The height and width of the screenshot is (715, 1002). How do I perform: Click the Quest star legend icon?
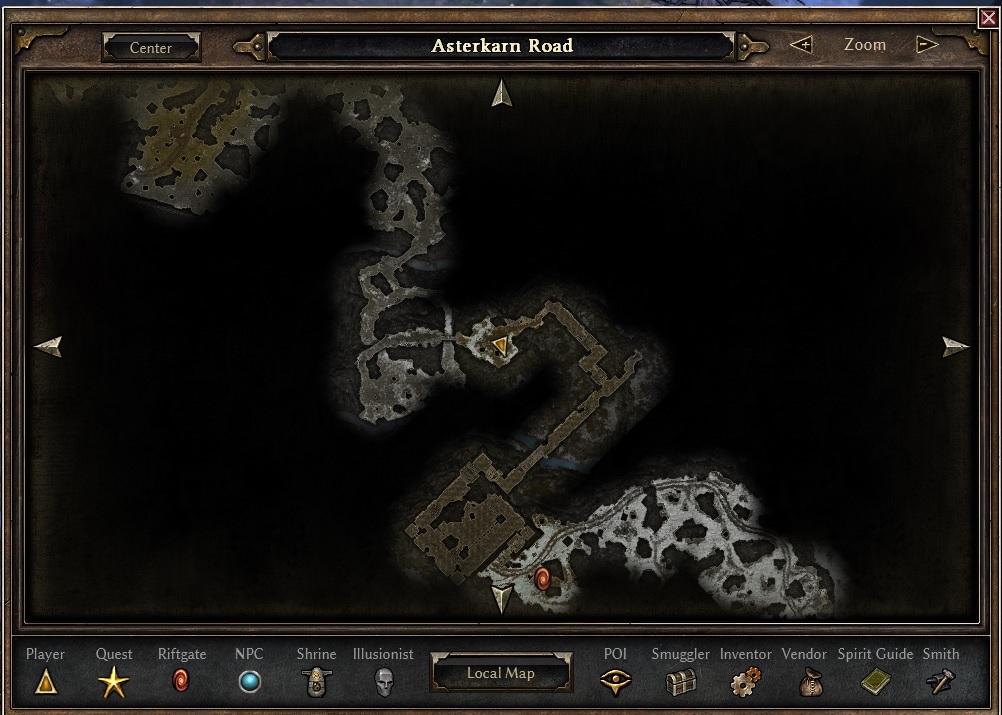pos(113,683)
